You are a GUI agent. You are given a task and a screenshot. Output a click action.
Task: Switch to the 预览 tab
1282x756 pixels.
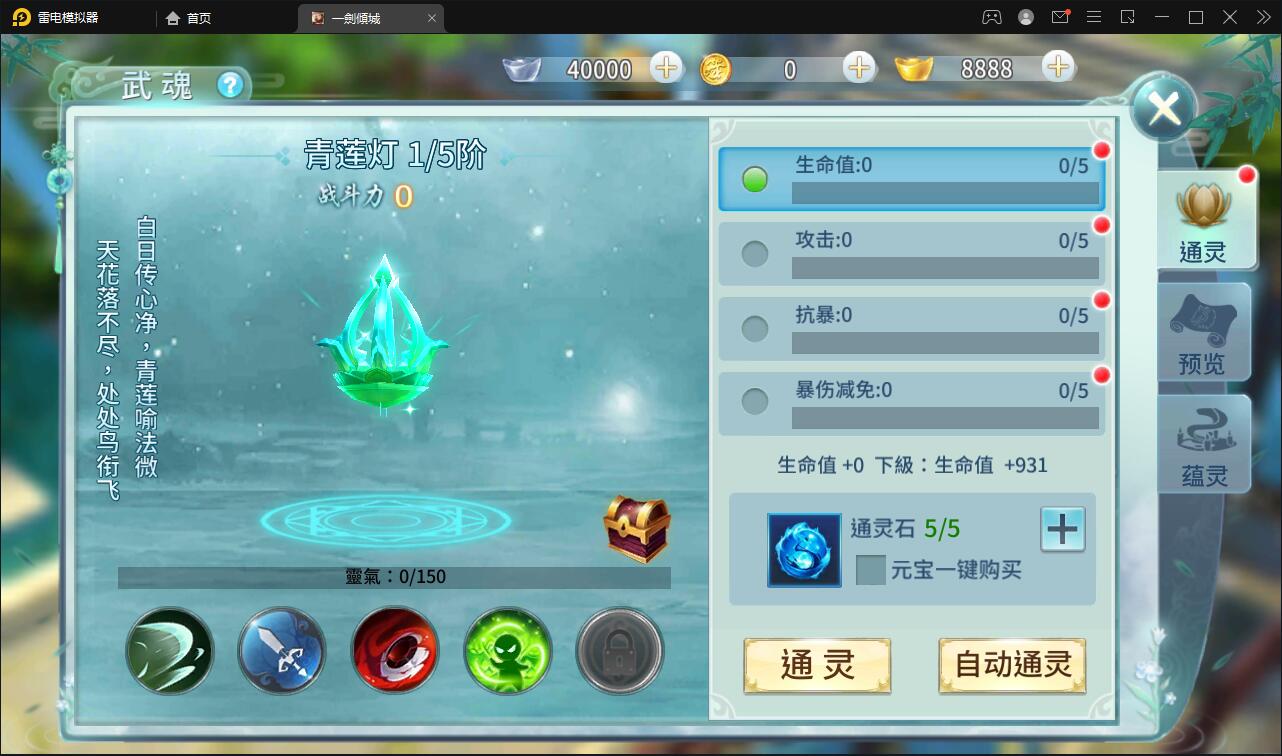tap(1203, 331)
